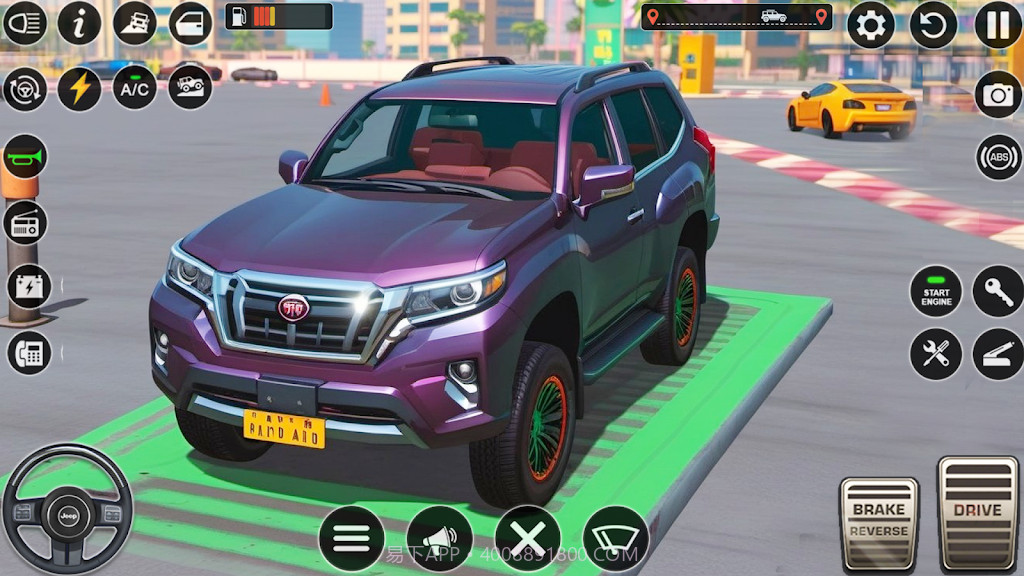Viewport: 1024px width, 576px height.
Task: Open the wrench and screwdriver repair icon
Action: tap(936, 354)
